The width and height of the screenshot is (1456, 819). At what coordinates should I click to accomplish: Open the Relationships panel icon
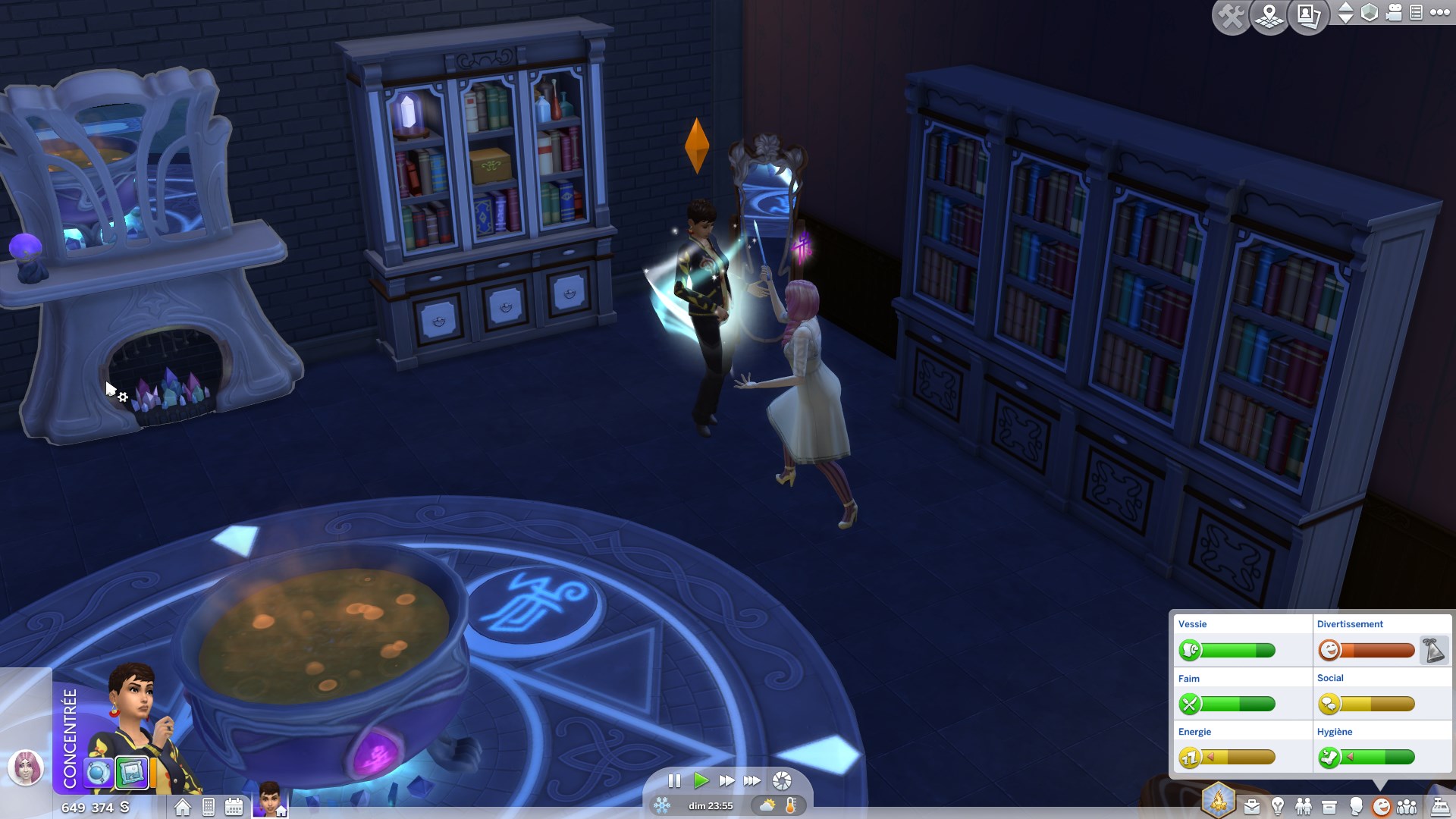coord(1304,806)
